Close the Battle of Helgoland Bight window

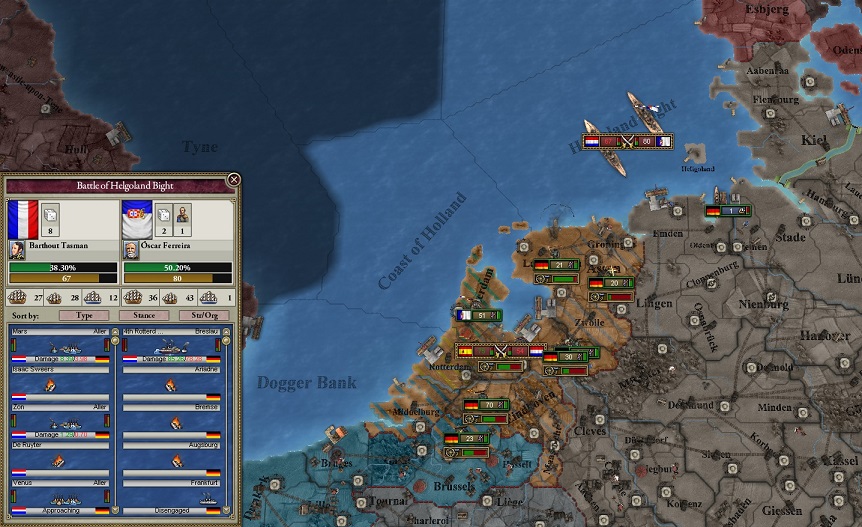pos(233,180)
